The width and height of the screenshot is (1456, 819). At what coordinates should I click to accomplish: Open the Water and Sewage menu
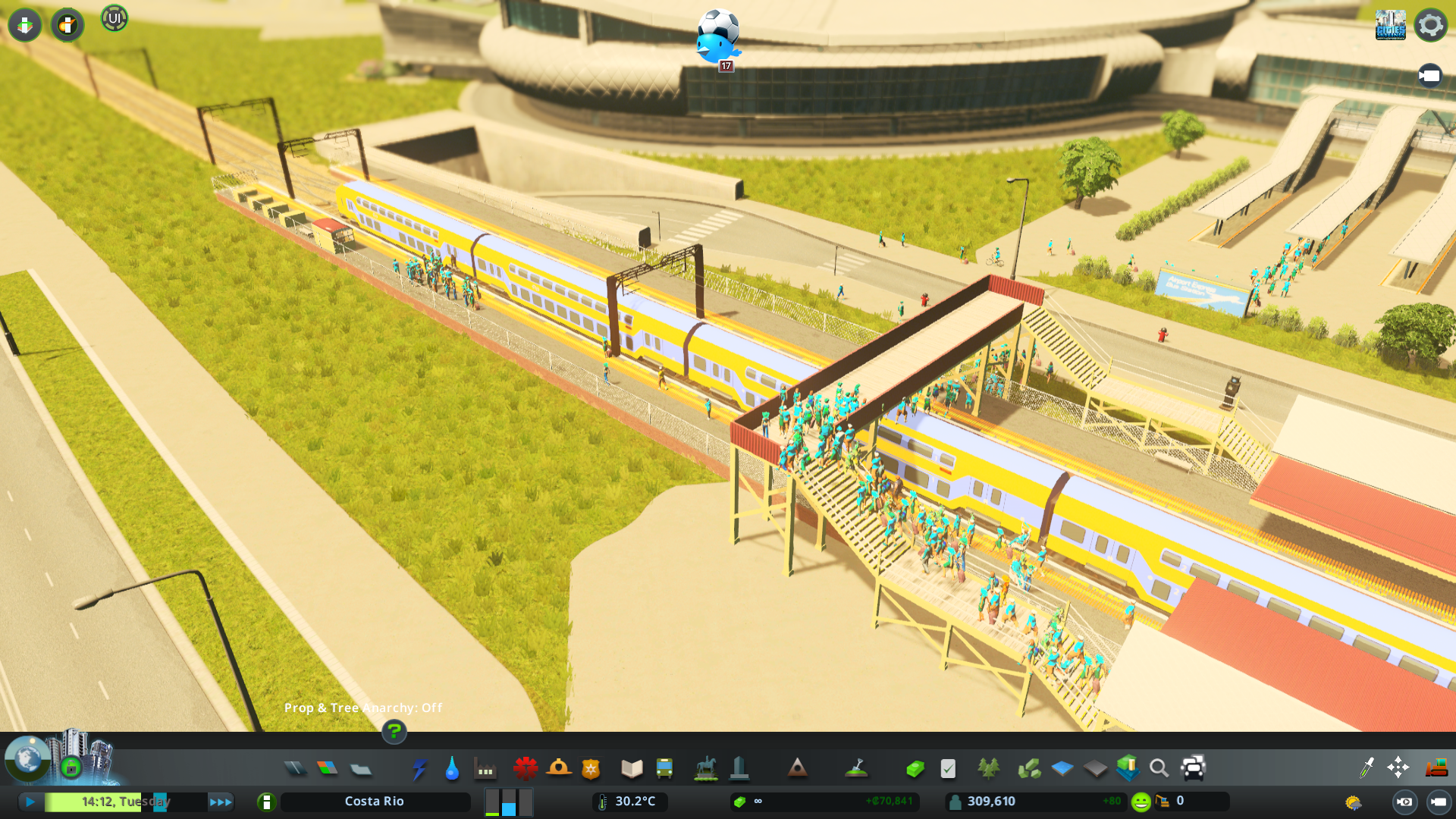(x=451, y=768)
